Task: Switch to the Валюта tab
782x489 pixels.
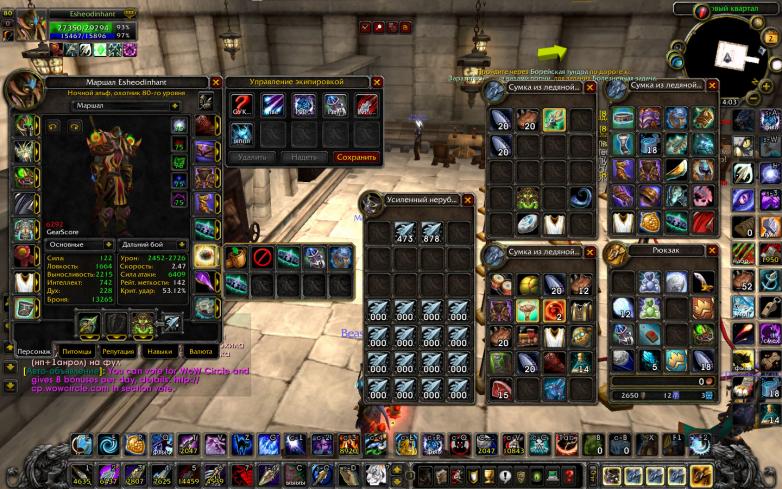Action: 200,352
